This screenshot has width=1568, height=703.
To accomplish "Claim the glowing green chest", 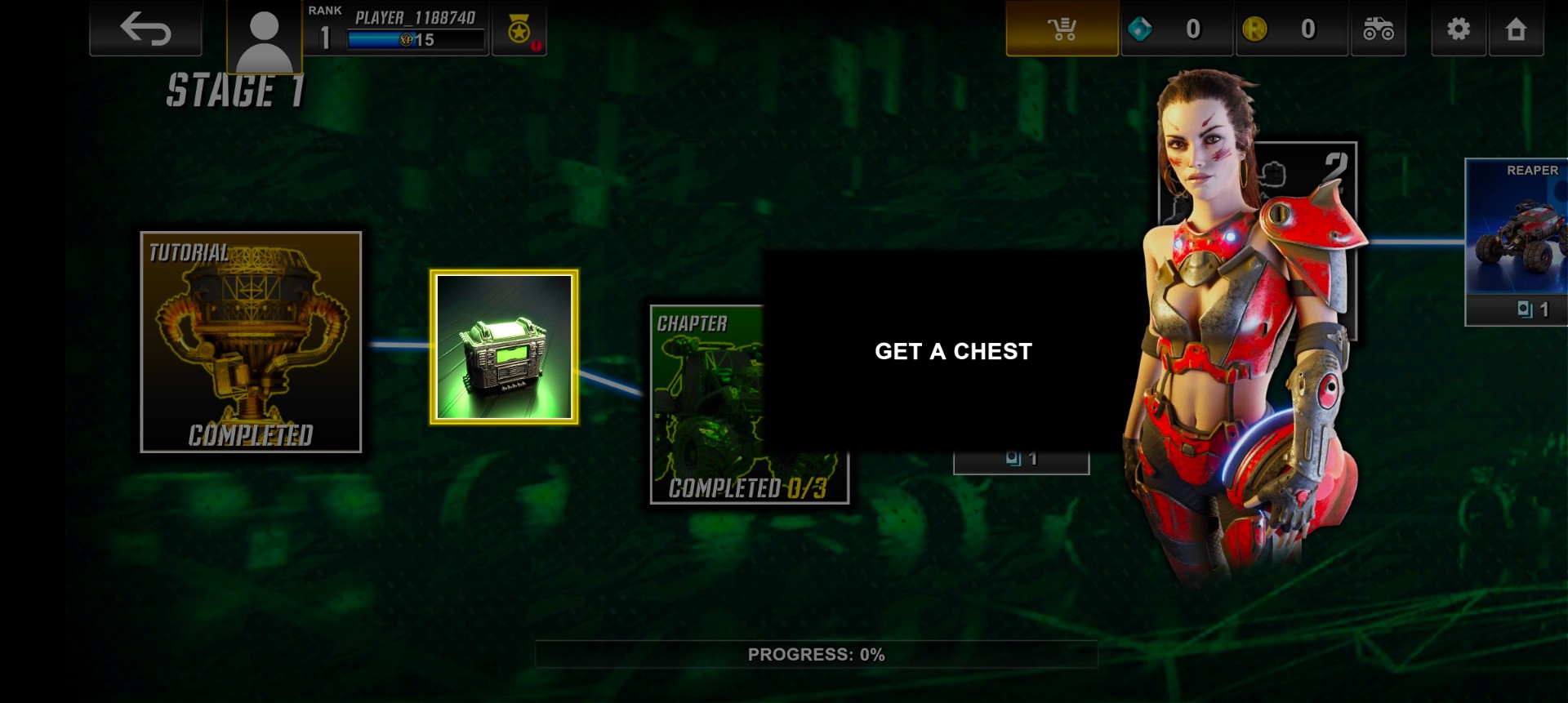I will tap(504, 347).
